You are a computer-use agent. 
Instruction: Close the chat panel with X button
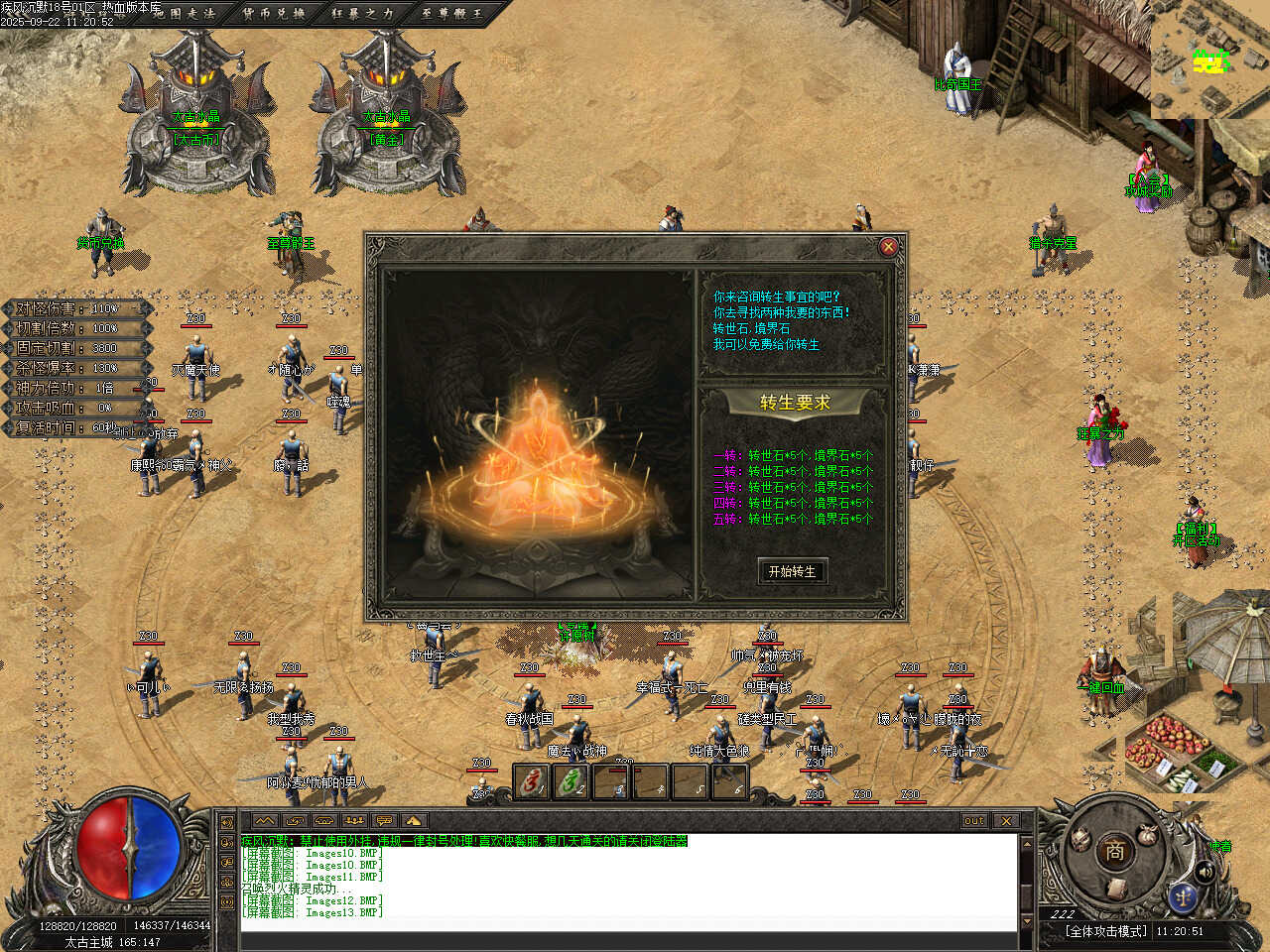tap(1006, 820)
